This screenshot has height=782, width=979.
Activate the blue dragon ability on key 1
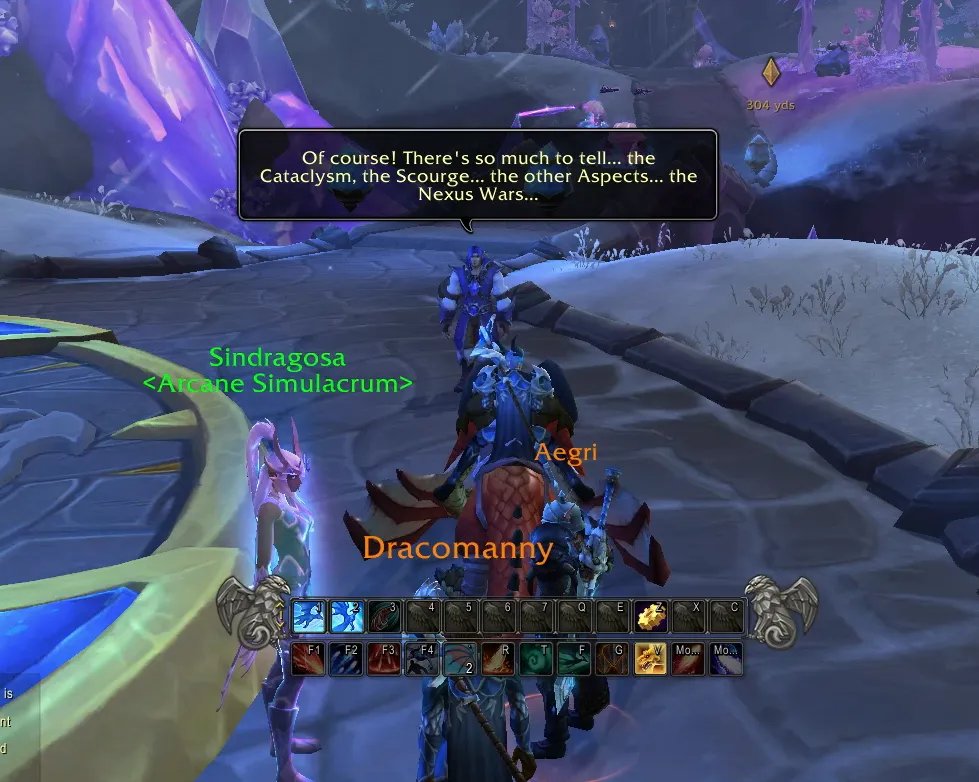309,617
